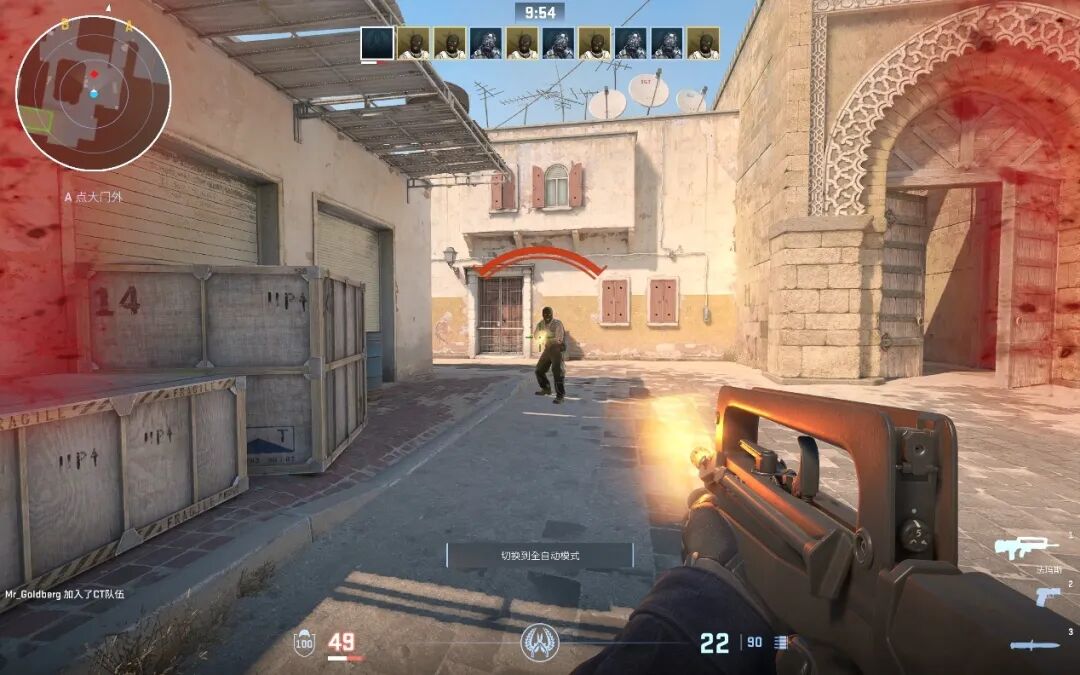Click the circular radar minimap
Viewport: 1080px width, 675px height.
(93, 93)
